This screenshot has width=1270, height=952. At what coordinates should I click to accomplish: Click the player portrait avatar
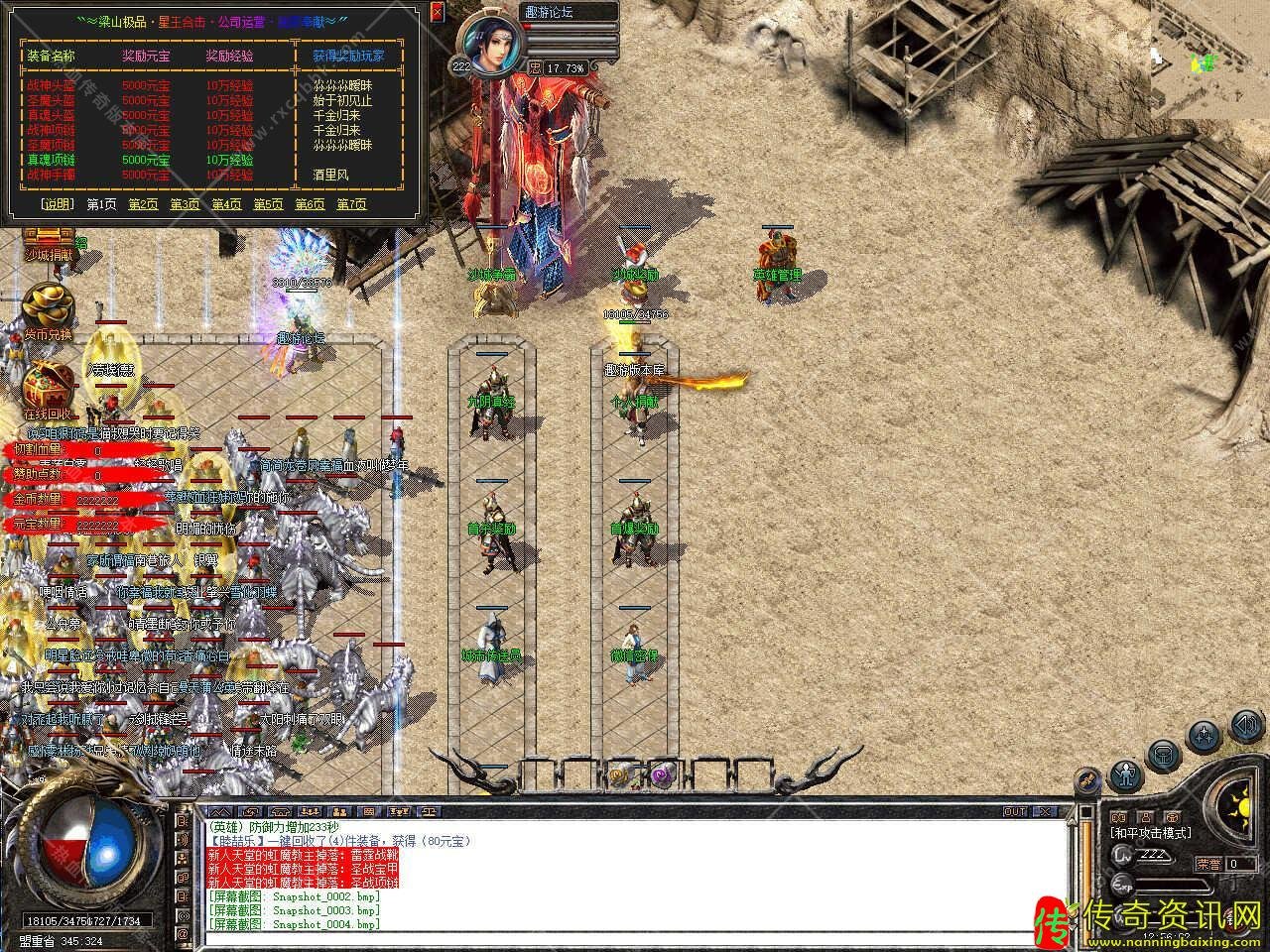tap(489, 47)
